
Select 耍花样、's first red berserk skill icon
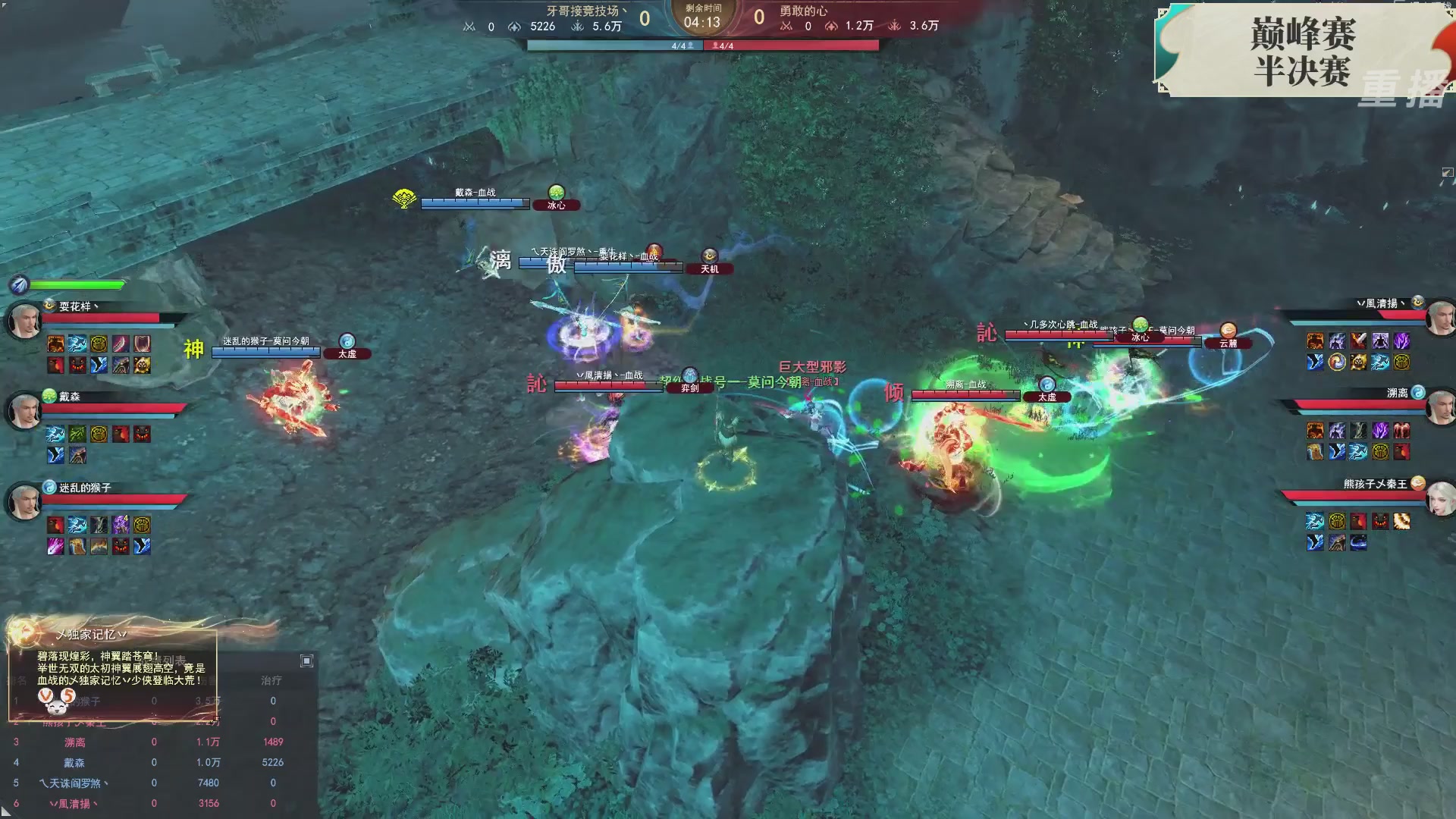(x=55, y=341)
